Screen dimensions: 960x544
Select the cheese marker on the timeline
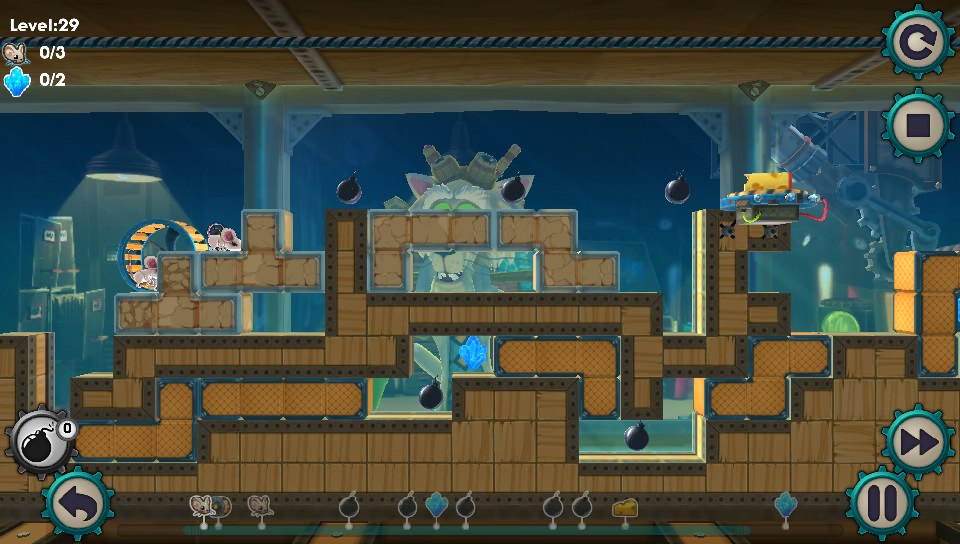coord(626,508)
